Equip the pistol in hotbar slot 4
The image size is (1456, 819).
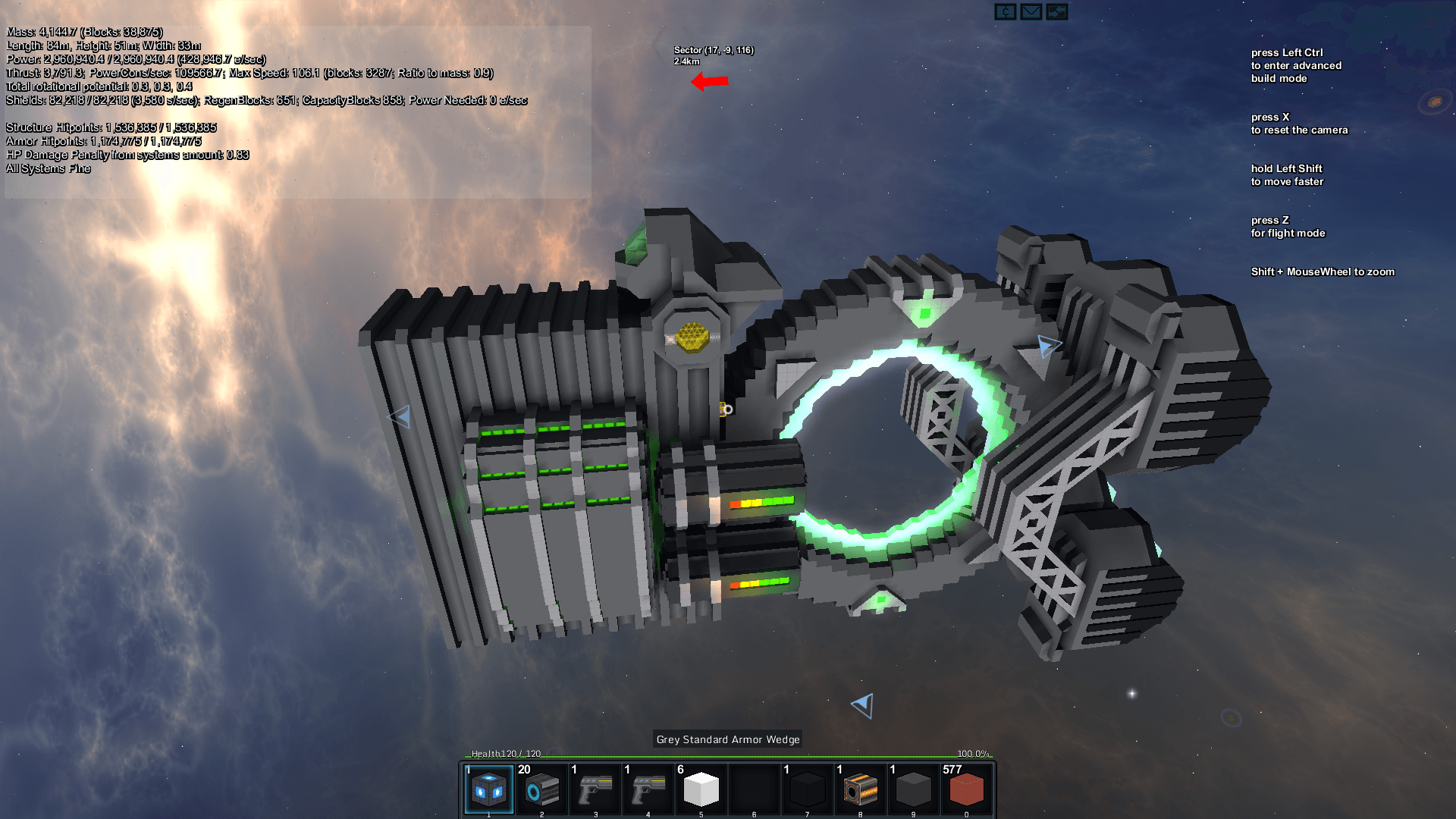coord(648,789)
